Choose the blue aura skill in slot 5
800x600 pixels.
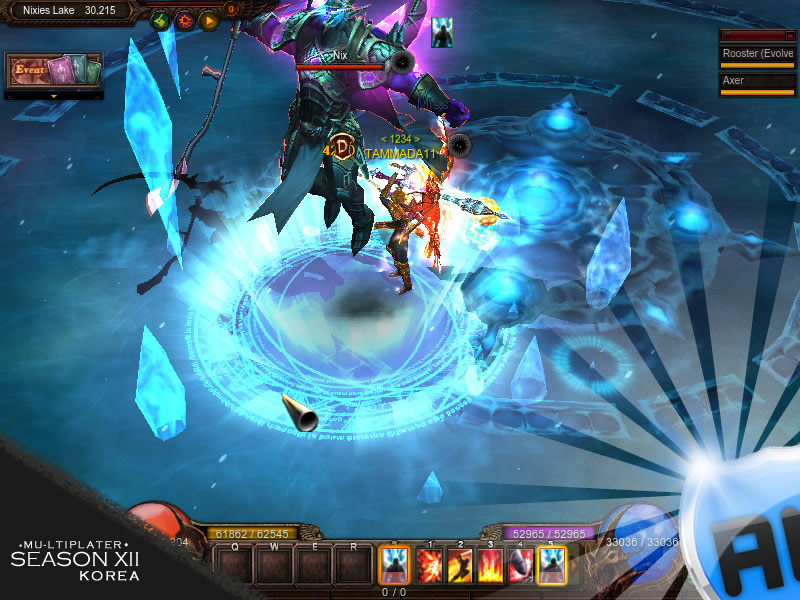tap(551, 566)
